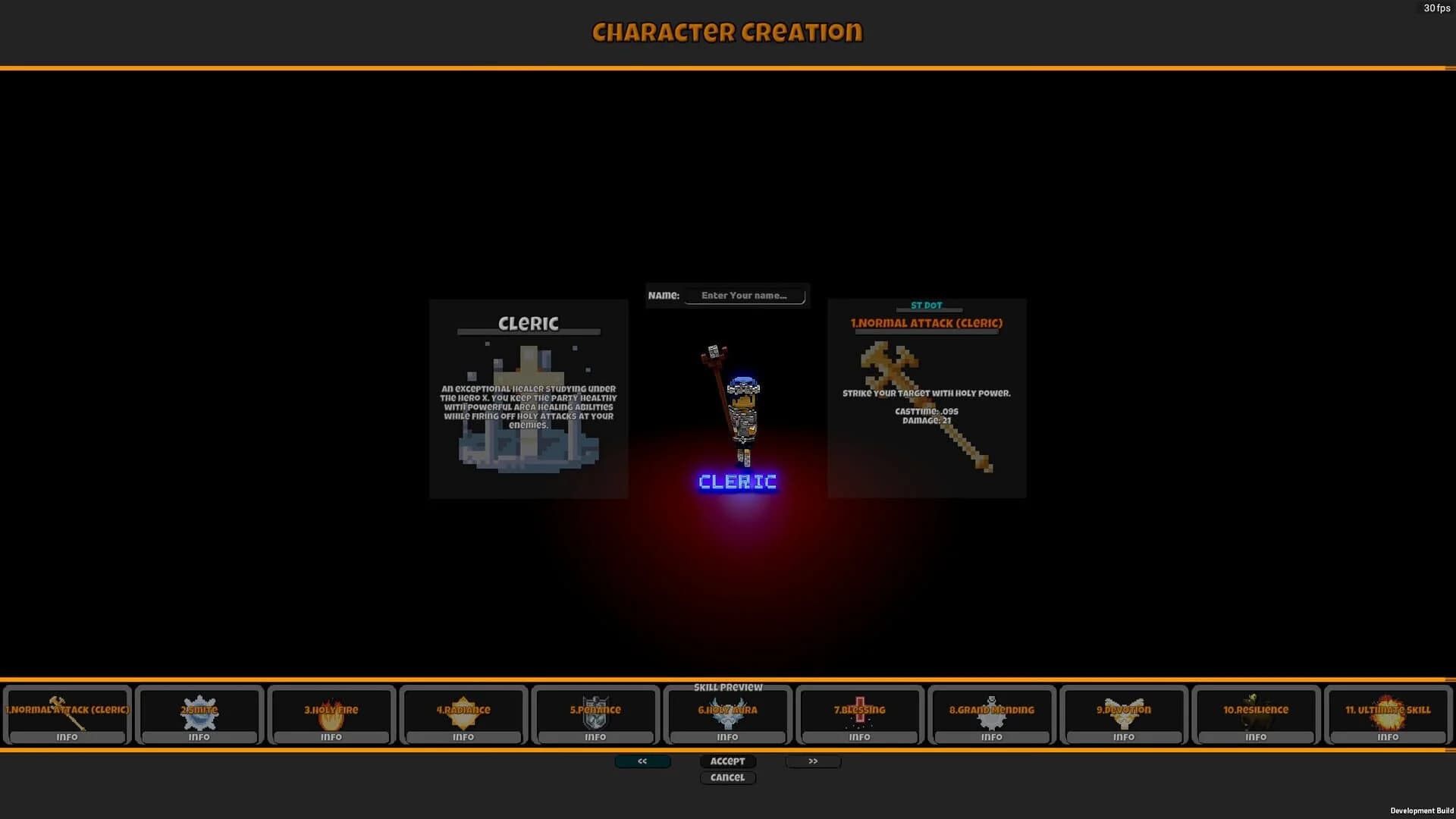Switch to the next class with >> arrow
Viewport: 1456px width, 819px height.
[x=813, y=761]
